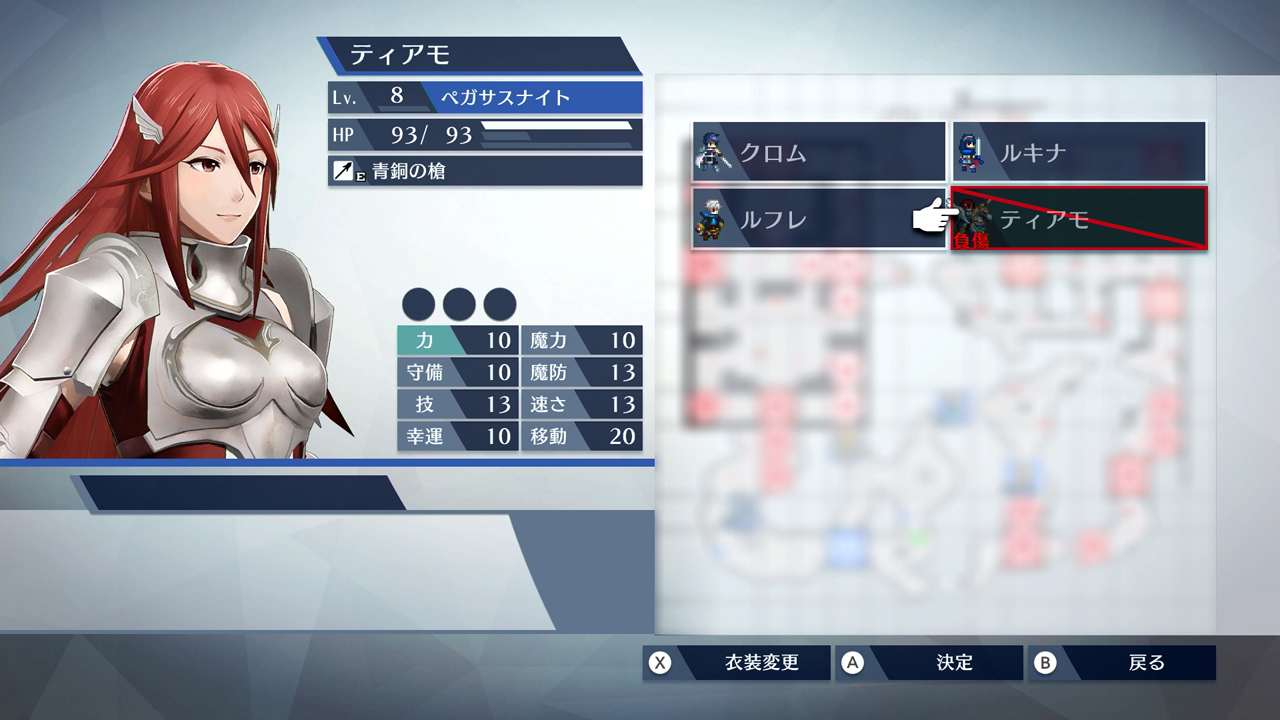This screenshot has width=1280, height=720.
Task: Select the クロム character tile
Action: (x=818, y=152)
